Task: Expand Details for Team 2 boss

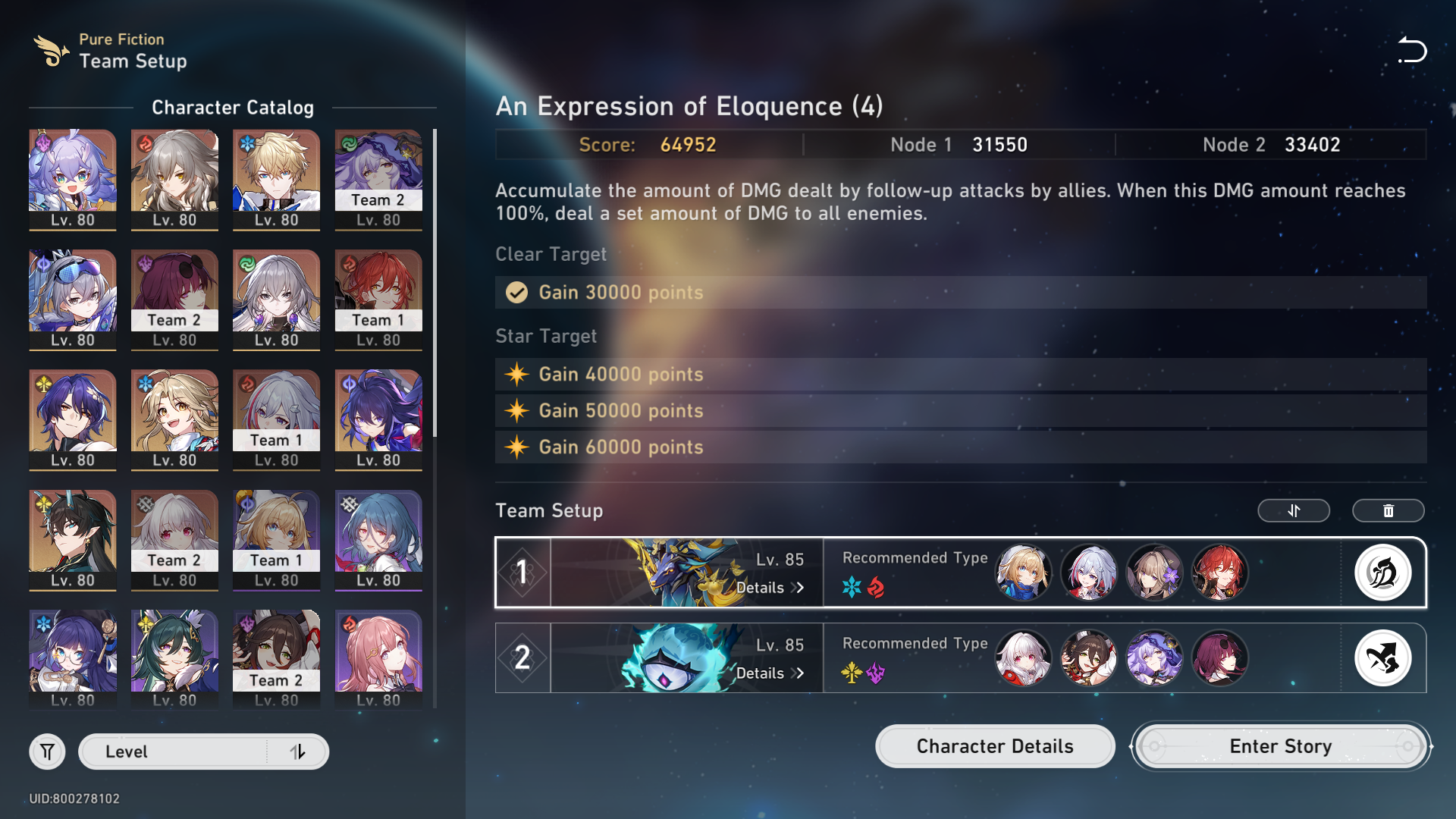Action: click(768, 673)
